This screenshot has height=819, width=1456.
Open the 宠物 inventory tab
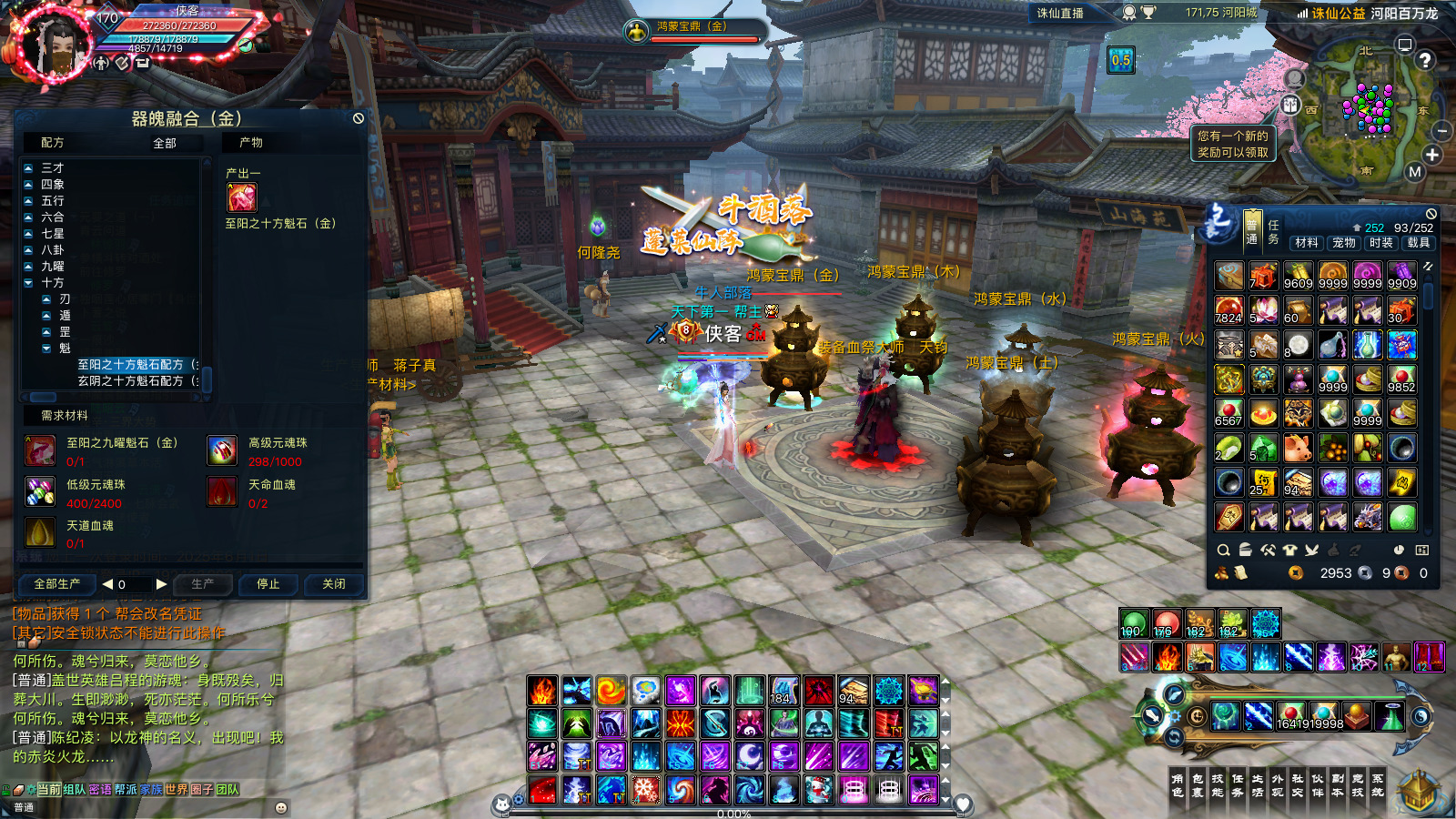(x=1344, y=243)
